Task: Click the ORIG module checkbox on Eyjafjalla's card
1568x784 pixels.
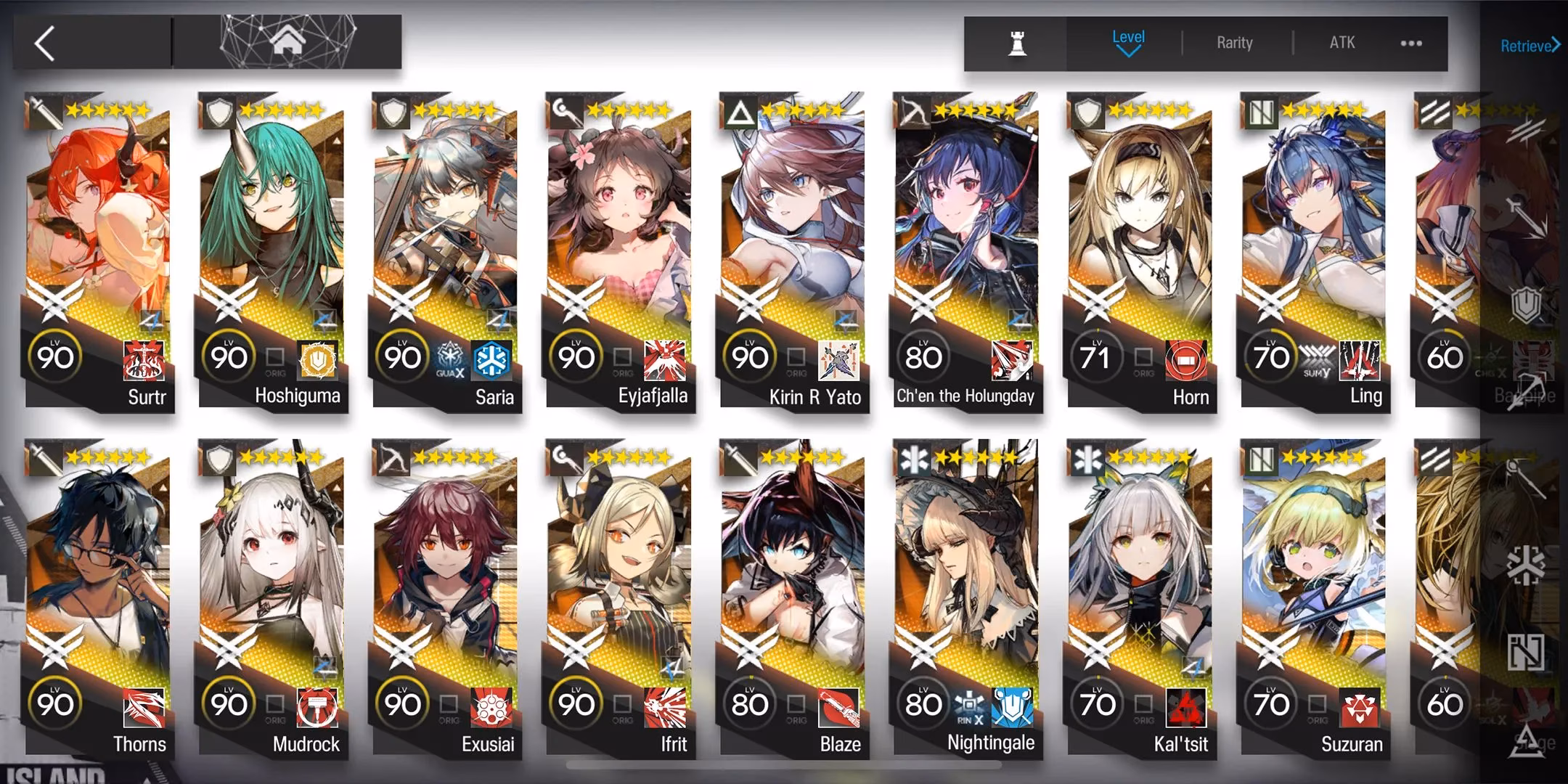Action: (622, 355)
